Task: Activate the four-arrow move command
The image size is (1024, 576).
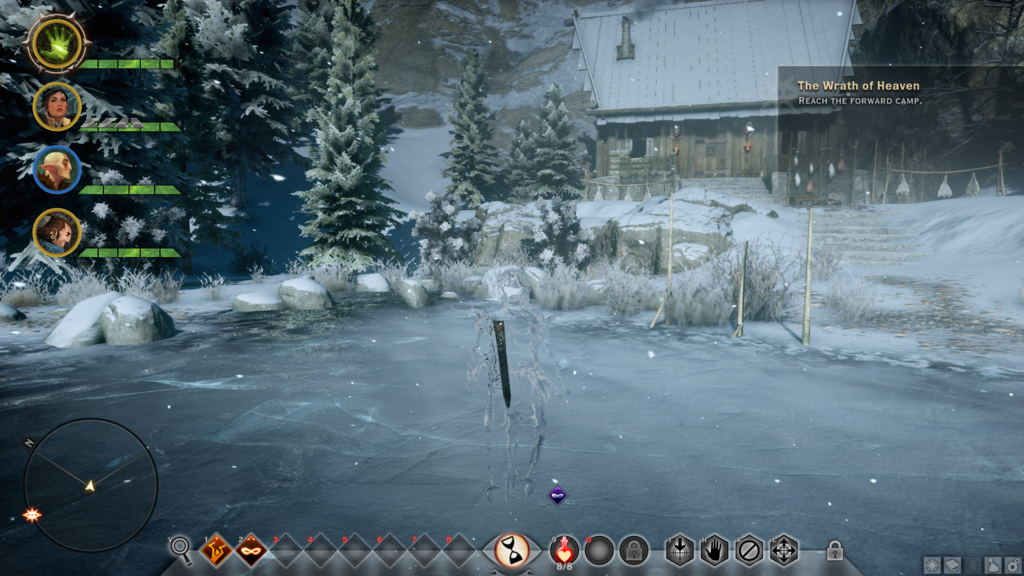Action: tap(783, 550)
